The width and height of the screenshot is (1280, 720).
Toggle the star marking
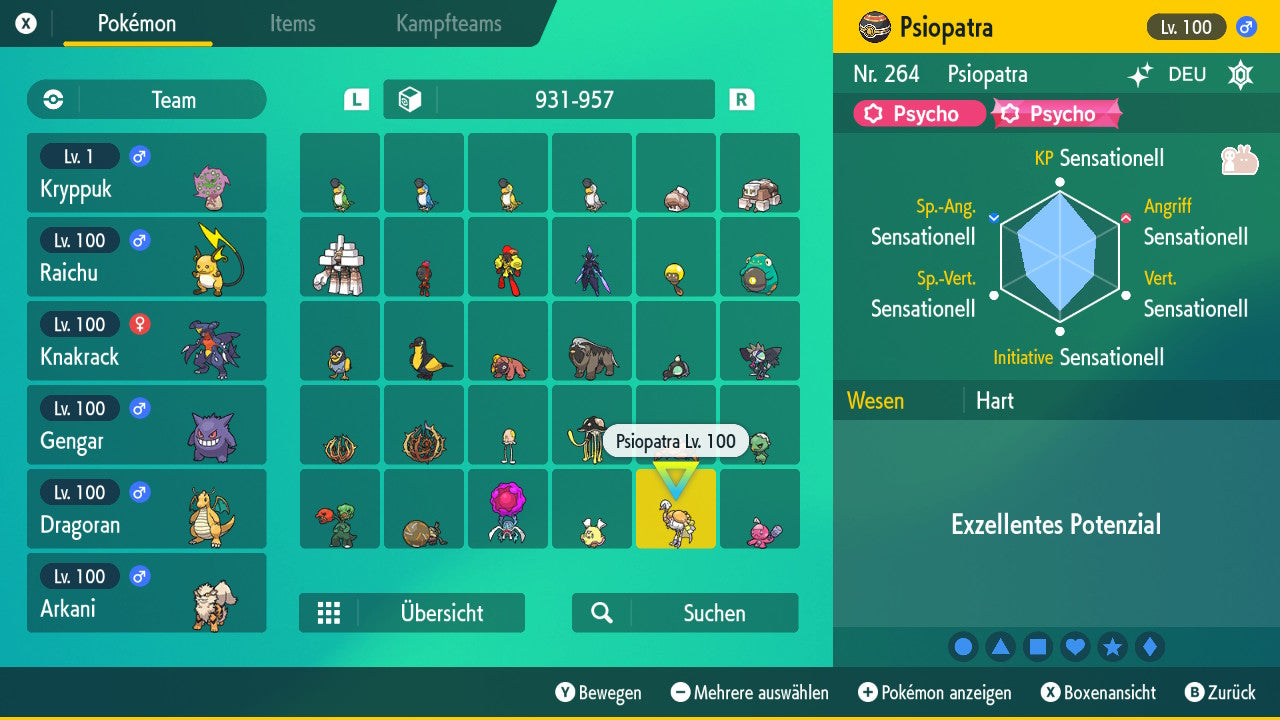pos(1112,646)
